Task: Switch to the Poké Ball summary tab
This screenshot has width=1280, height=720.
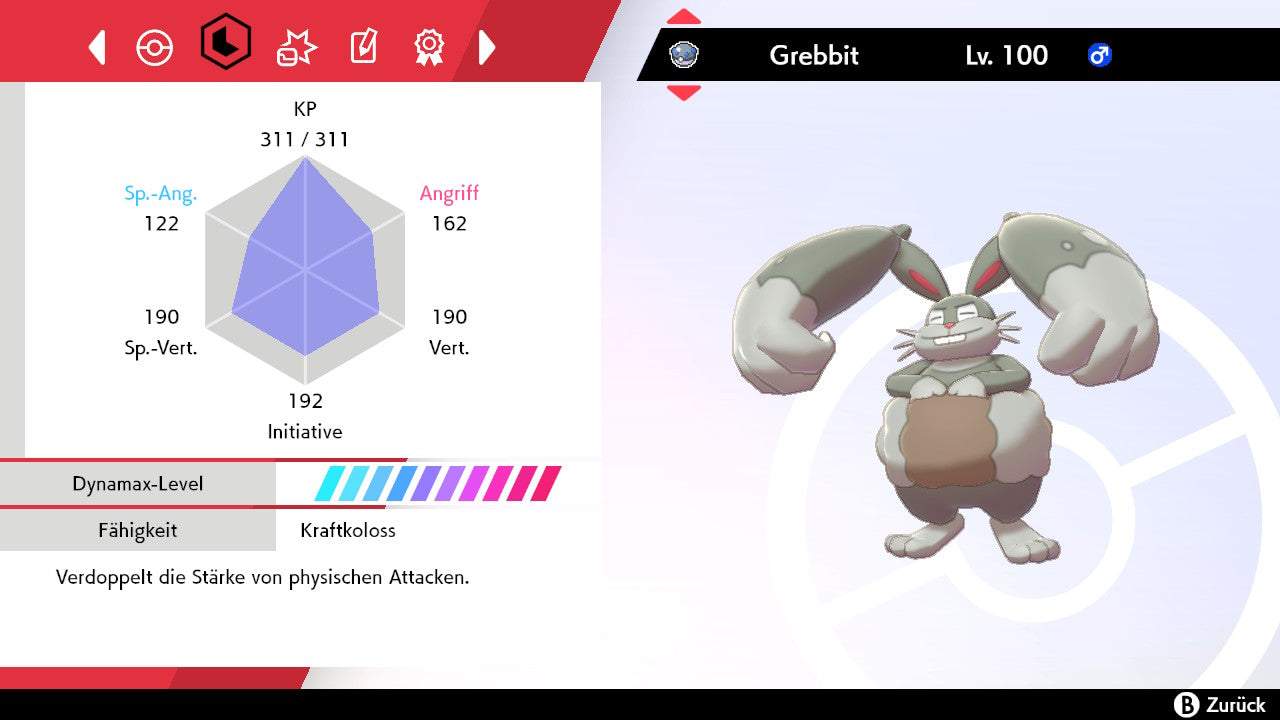Action: (x=155, y=47)
